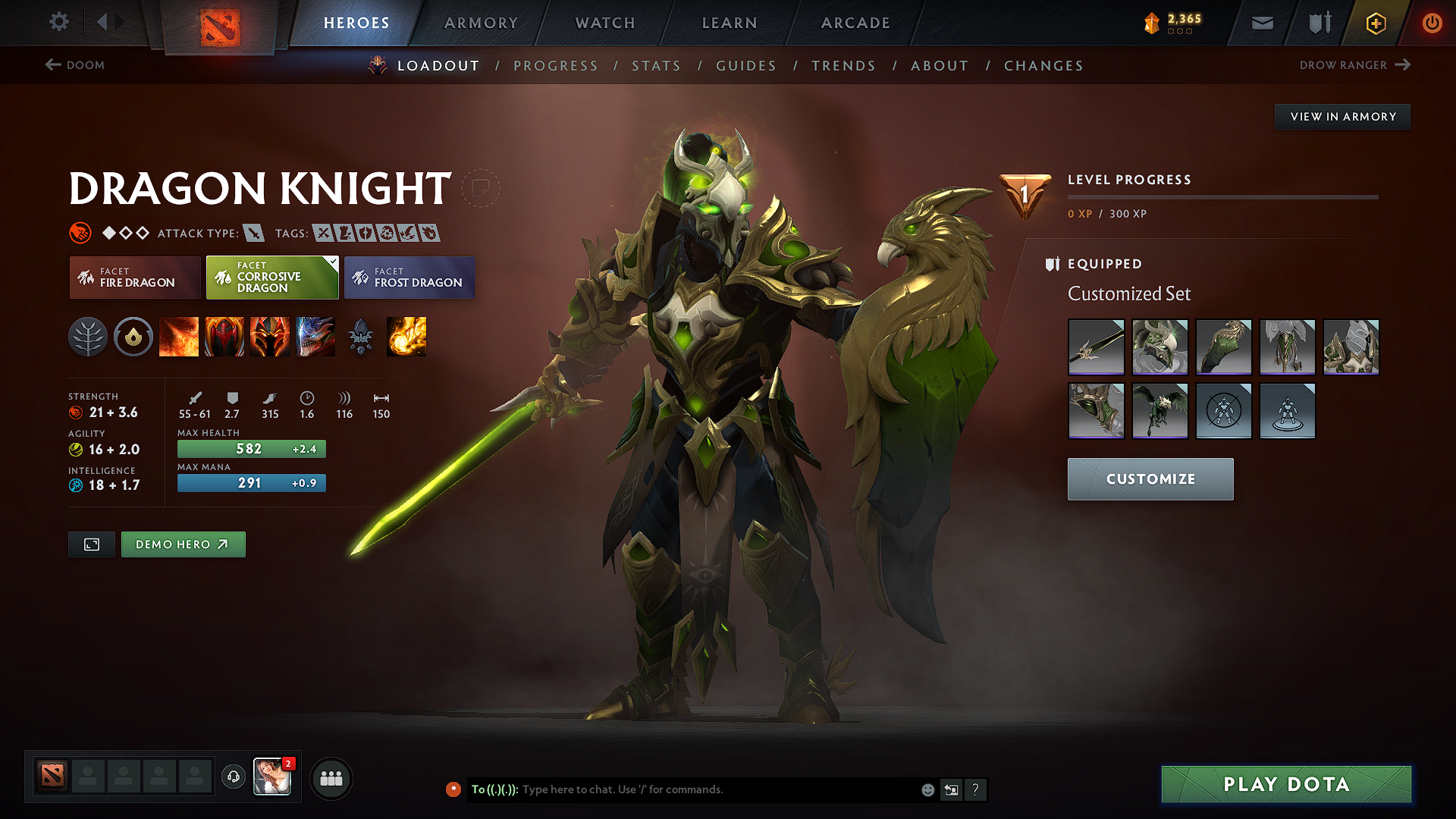View the Breathe Fire ability icon
The height and width of the screenshot is (819, 1456).
pos(179,337)
